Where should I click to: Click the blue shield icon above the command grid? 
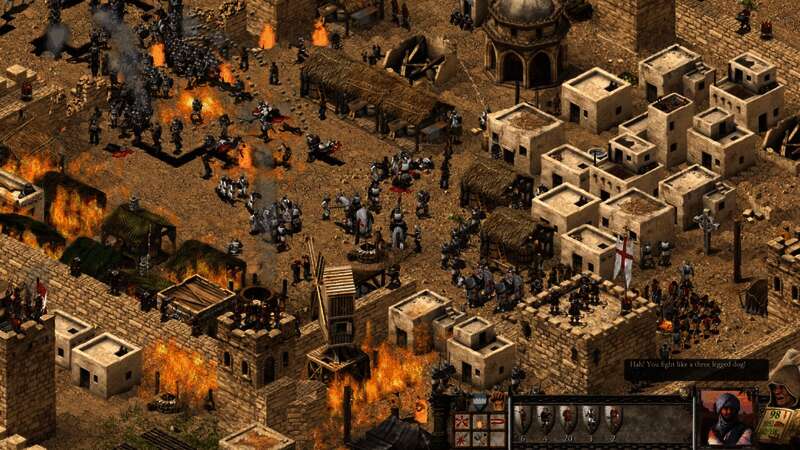click(x=478, y=402)
